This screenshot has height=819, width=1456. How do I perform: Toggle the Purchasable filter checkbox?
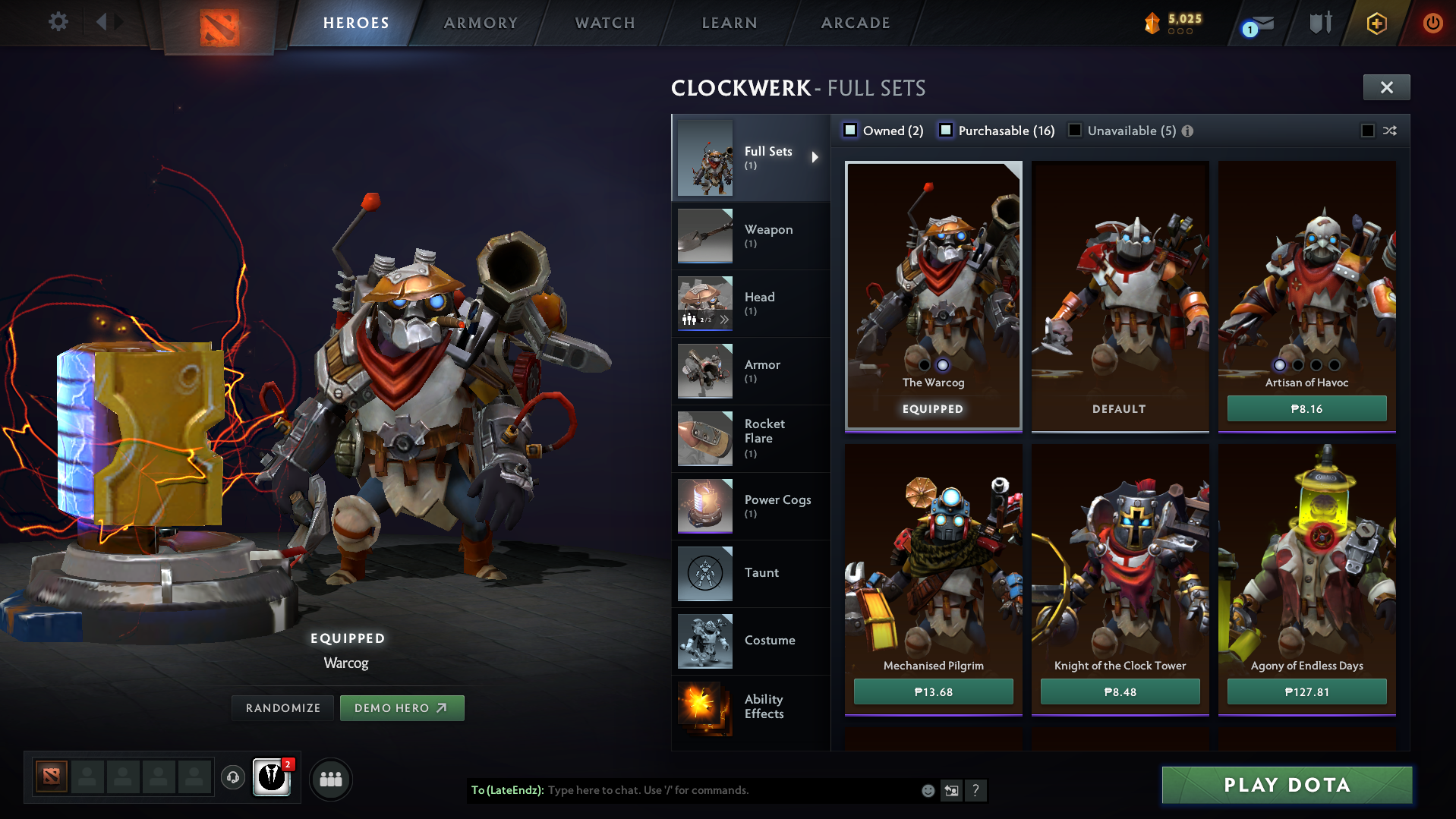[946, 131]
